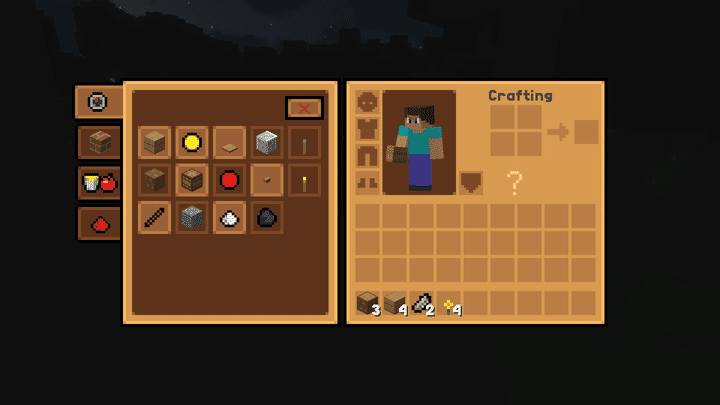This screenshot has height=405, width=720.
Task: Open the compass search tab
Action: point(98,102)
